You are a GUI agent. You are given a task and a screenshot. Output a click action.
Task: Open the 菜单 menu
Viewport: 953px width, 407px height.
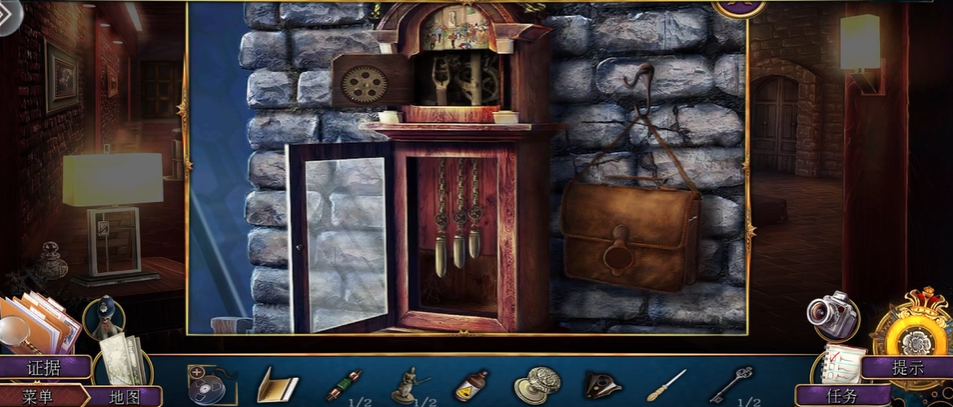[38, 397]
